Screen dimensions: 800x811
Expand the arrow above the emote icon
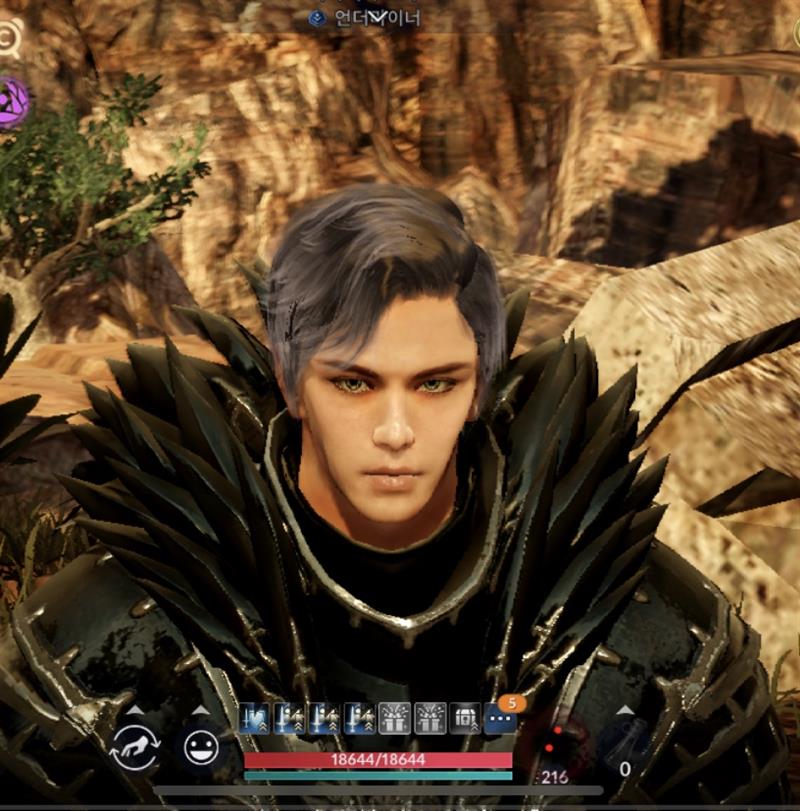click(x=201, y=711)
